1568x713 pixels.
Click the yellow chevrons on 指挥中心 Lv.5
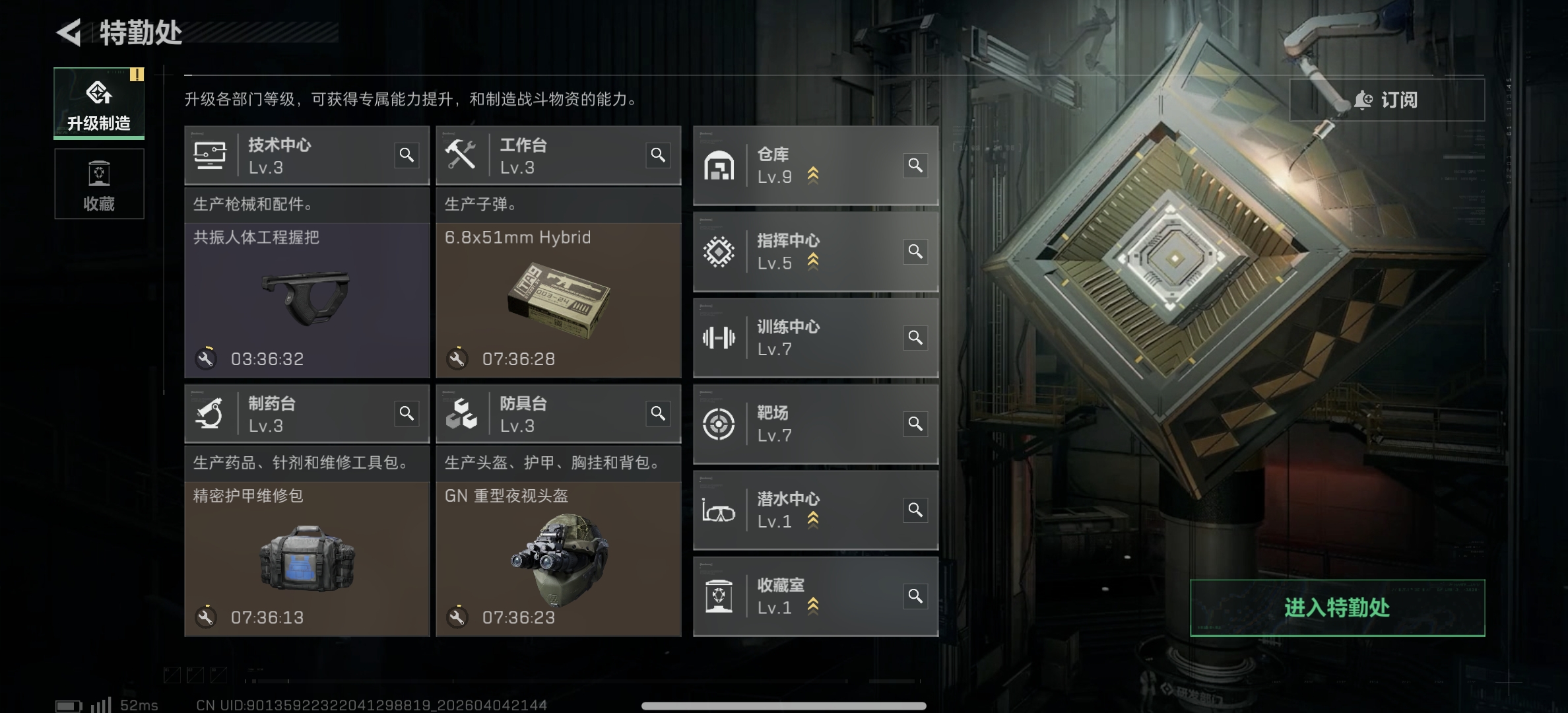pos(812,262)
